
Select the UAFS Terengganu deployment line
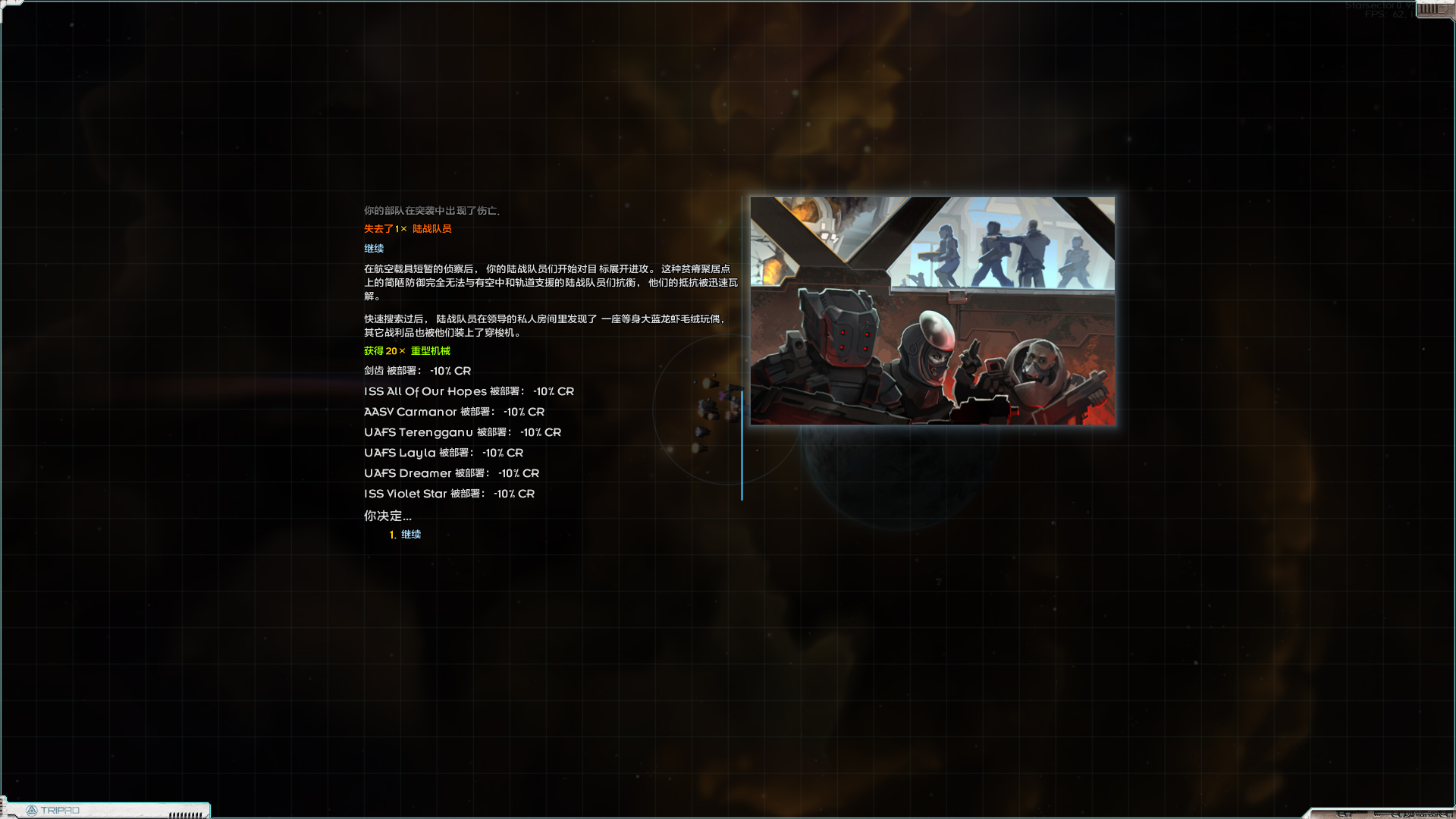(462, 432)
